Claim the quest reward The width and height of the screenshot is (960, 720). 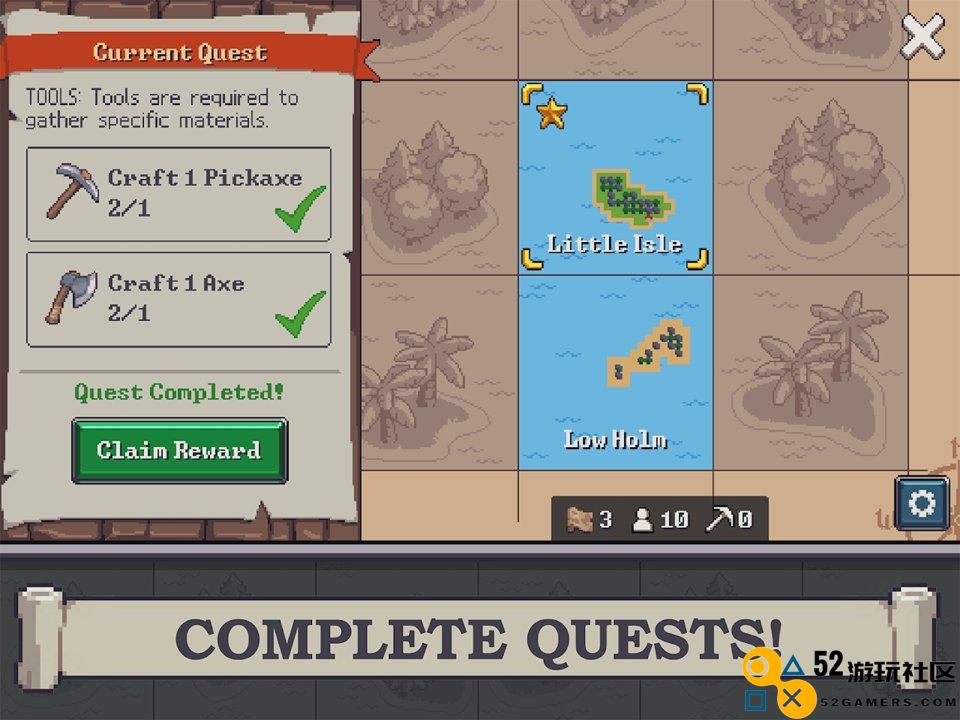(x=179, y=450)
